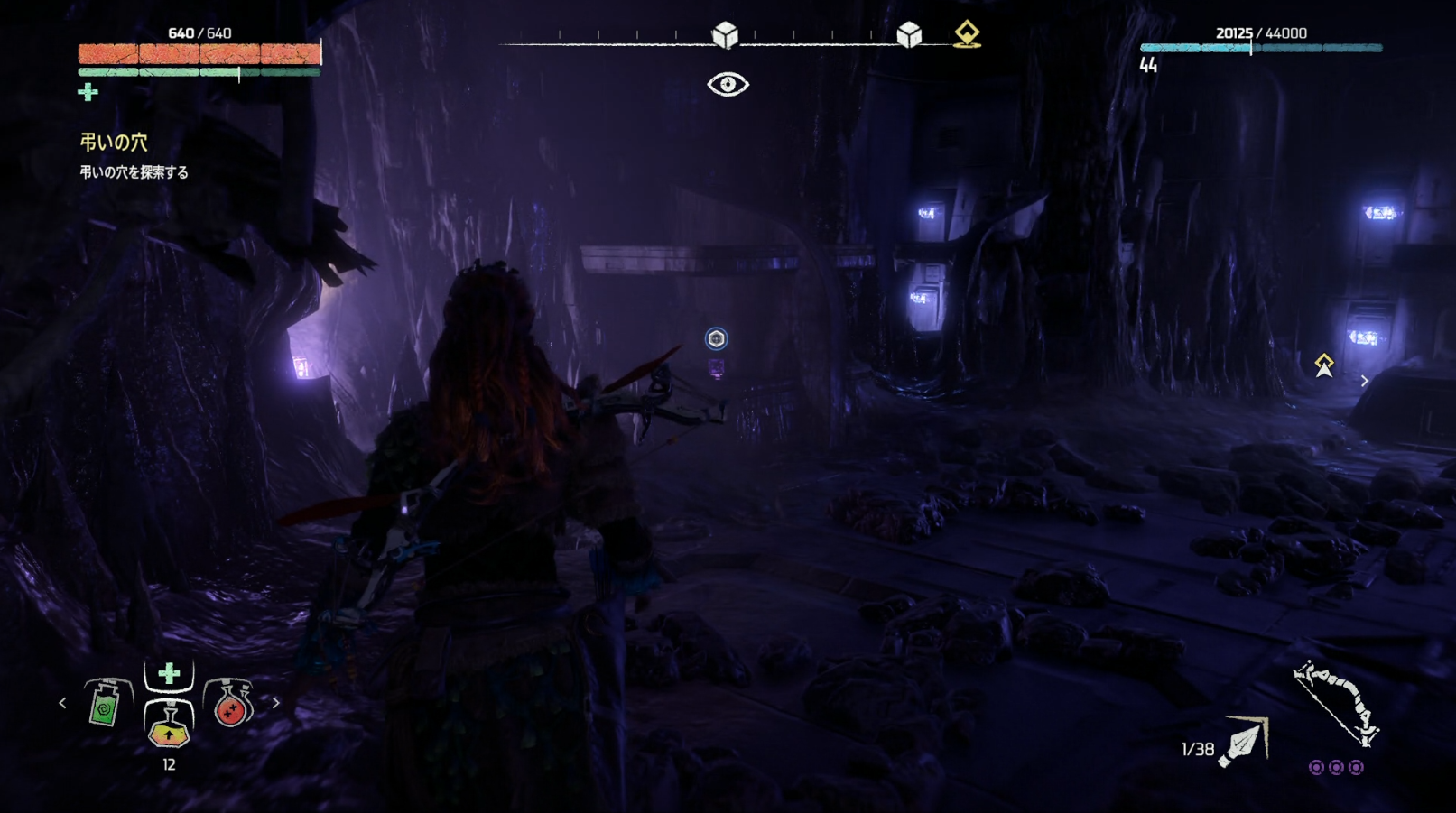This screenshot has width=1456, height=813.
Task: Cycle tools with the right arrow
Action: point(276,702)
